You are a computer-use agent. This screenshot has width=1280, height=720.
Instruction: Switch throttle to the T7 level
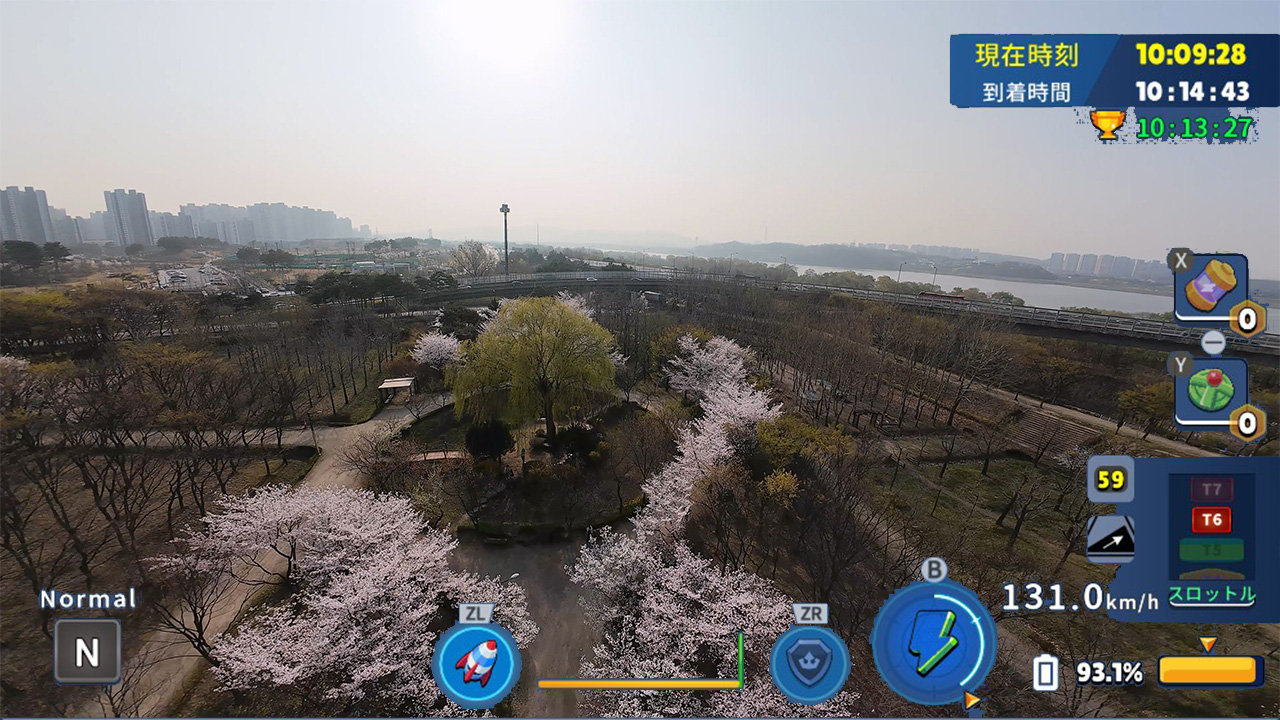coord(1210,488)
